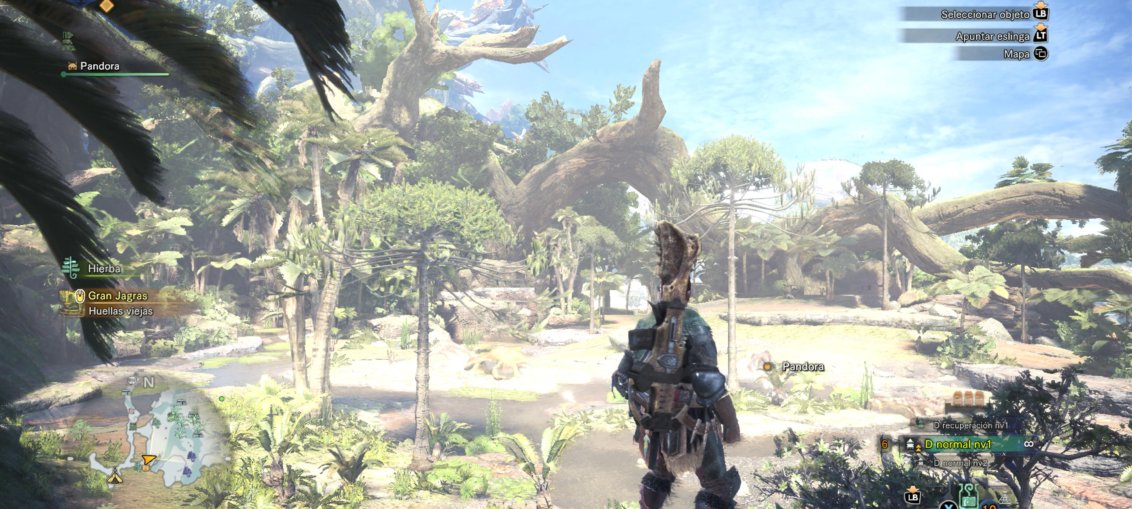Select the Gran Jagras tracking entry
Viewport: 1132px width, 509px height.
117,296
